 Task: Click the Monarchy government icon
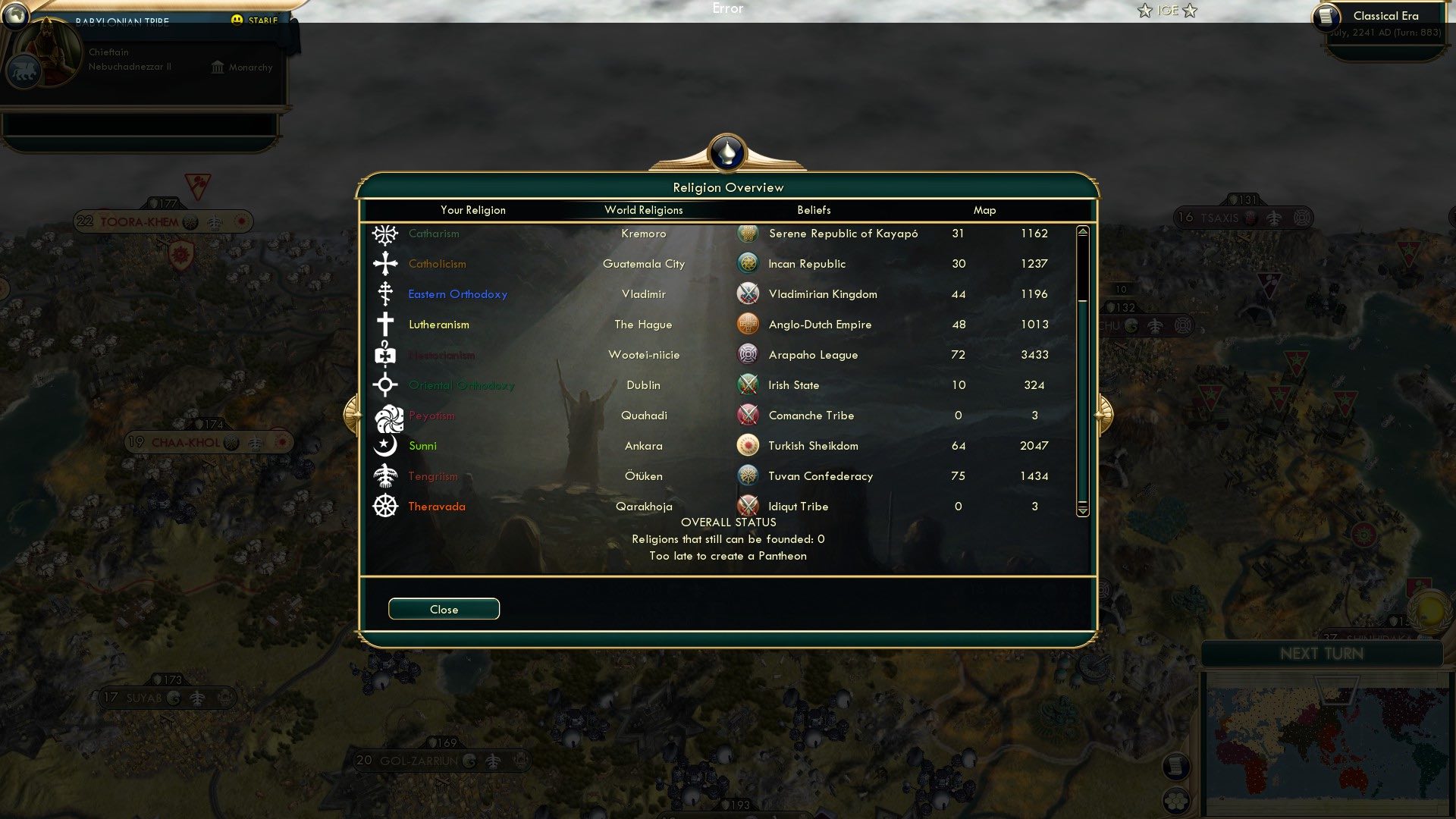pos(218,67)
